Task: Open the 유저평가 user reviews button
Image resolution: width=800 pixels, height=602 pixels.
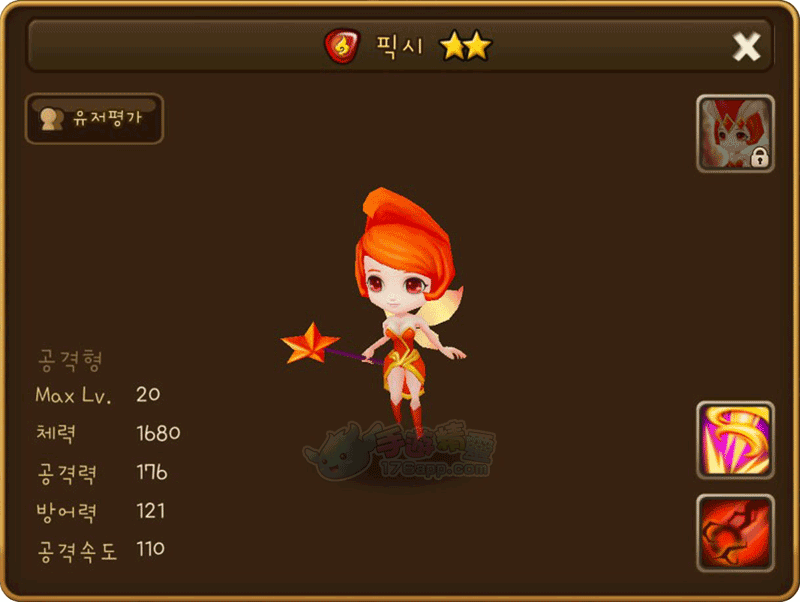Action: [94, 119]
